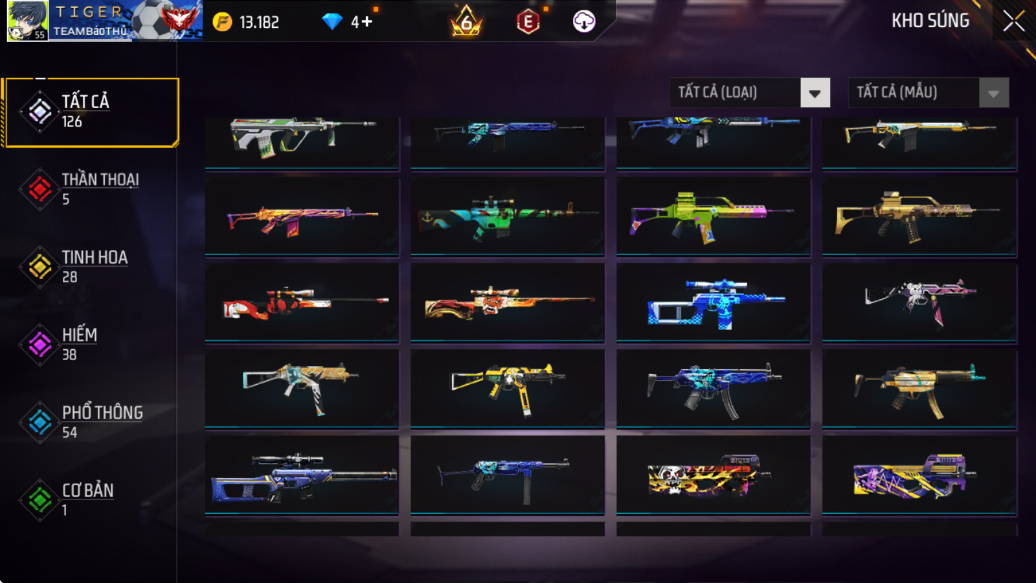Image resolution: width=1036 pixels, height=583 pixels.
Task: Pick the blue checkered scoped rifle skin
Action: (713, 302)
